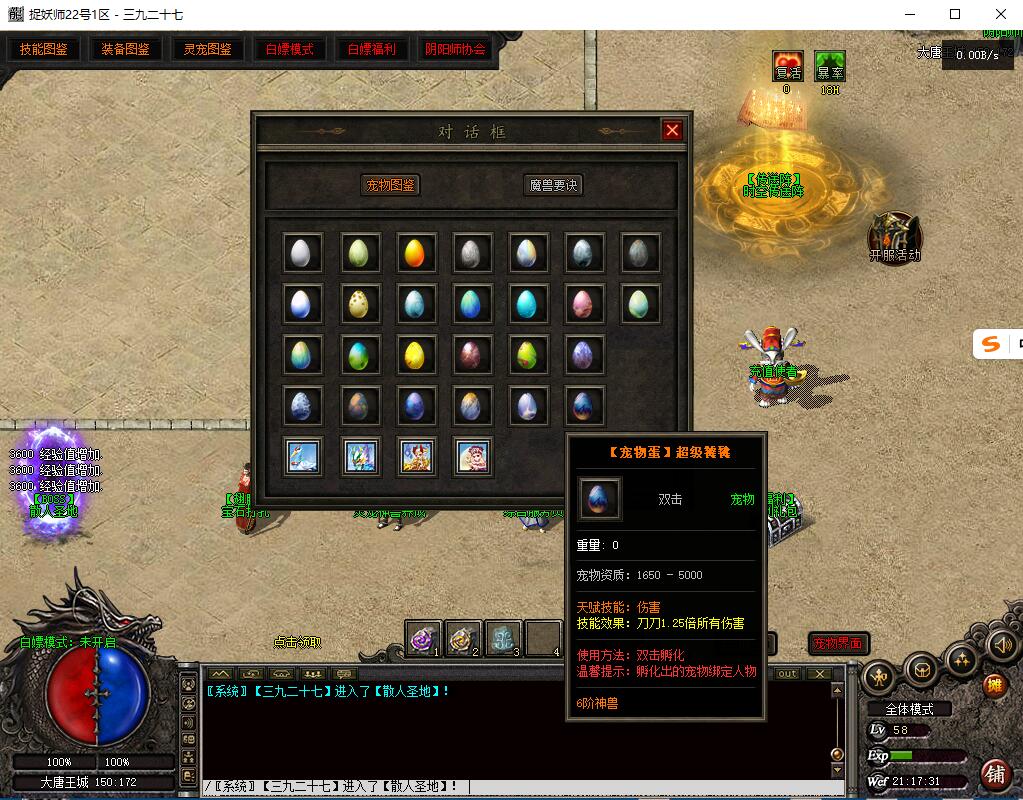Pick the orange-yellow gradient pet egg
1023x800 pixels.
414,253
